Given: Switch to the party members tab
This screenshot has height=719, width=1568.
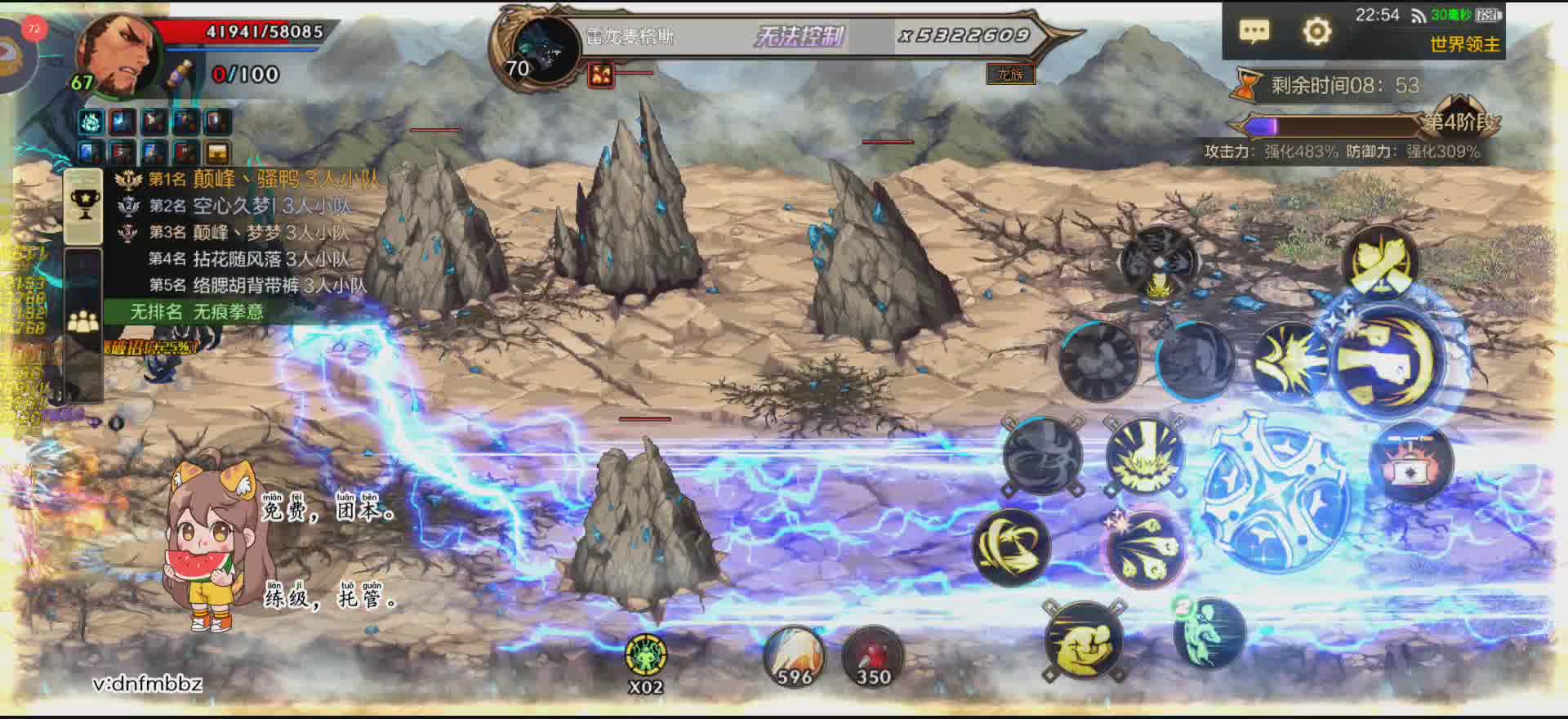Looking at the screenshot, I should click(83, 324).
